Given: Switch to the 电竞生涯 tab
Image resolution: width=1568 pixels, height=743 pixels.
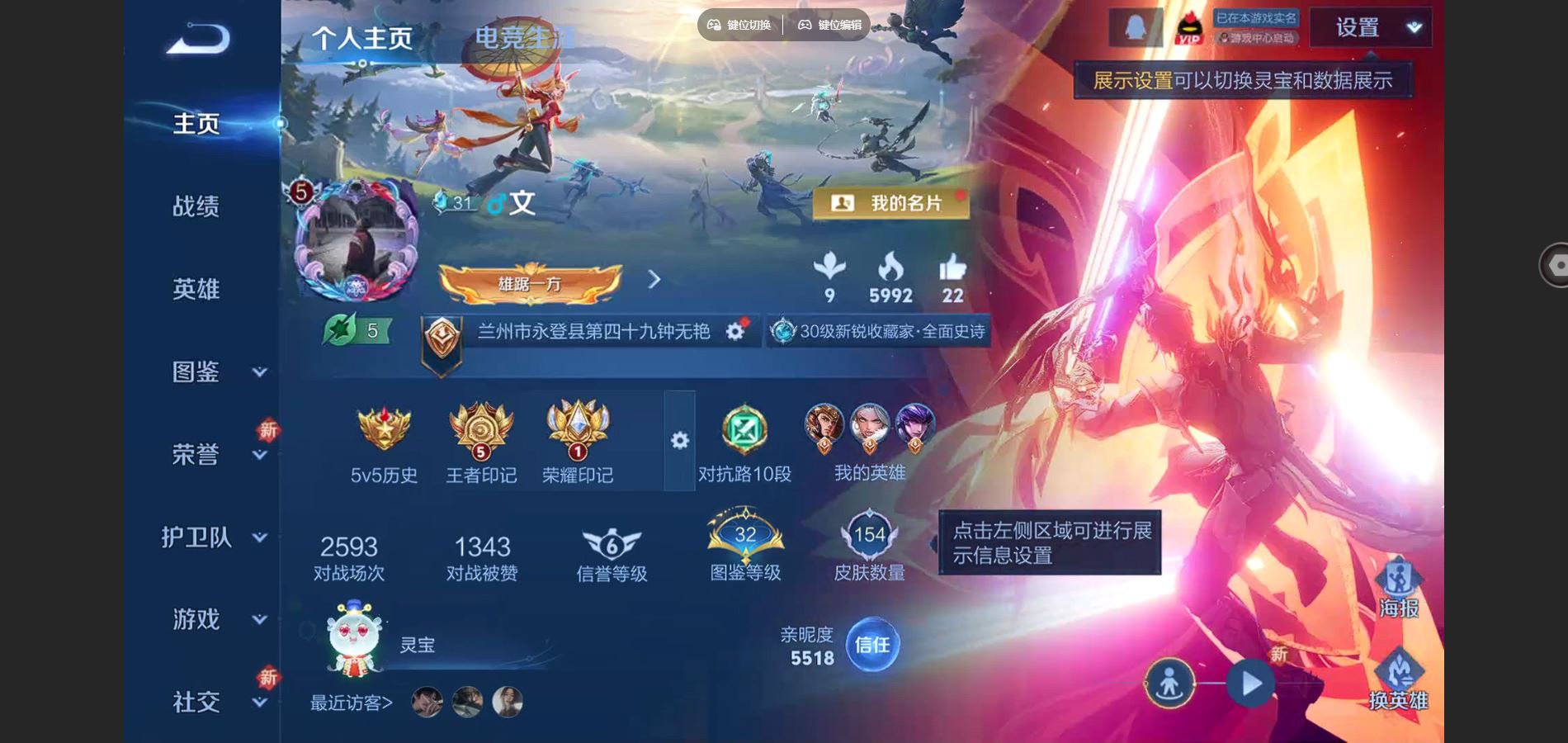Looking at the screenshot, I should pos(521,37).
